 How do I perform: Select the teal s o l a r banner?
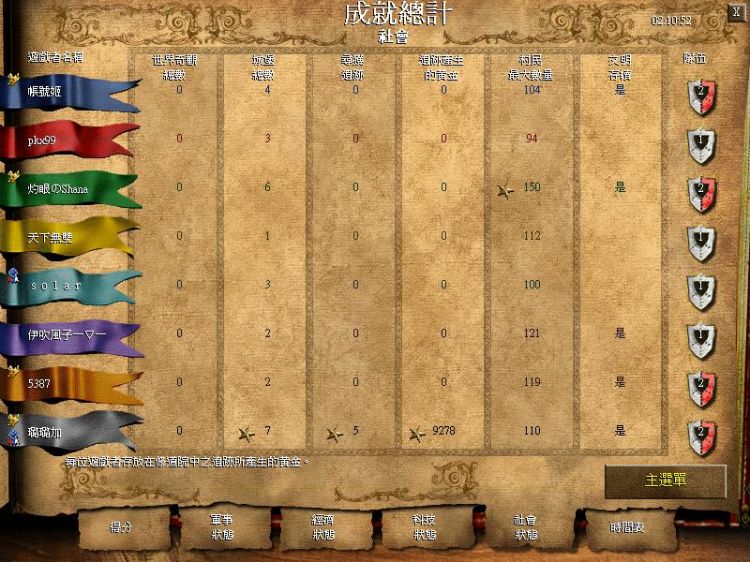click(65, 285)
